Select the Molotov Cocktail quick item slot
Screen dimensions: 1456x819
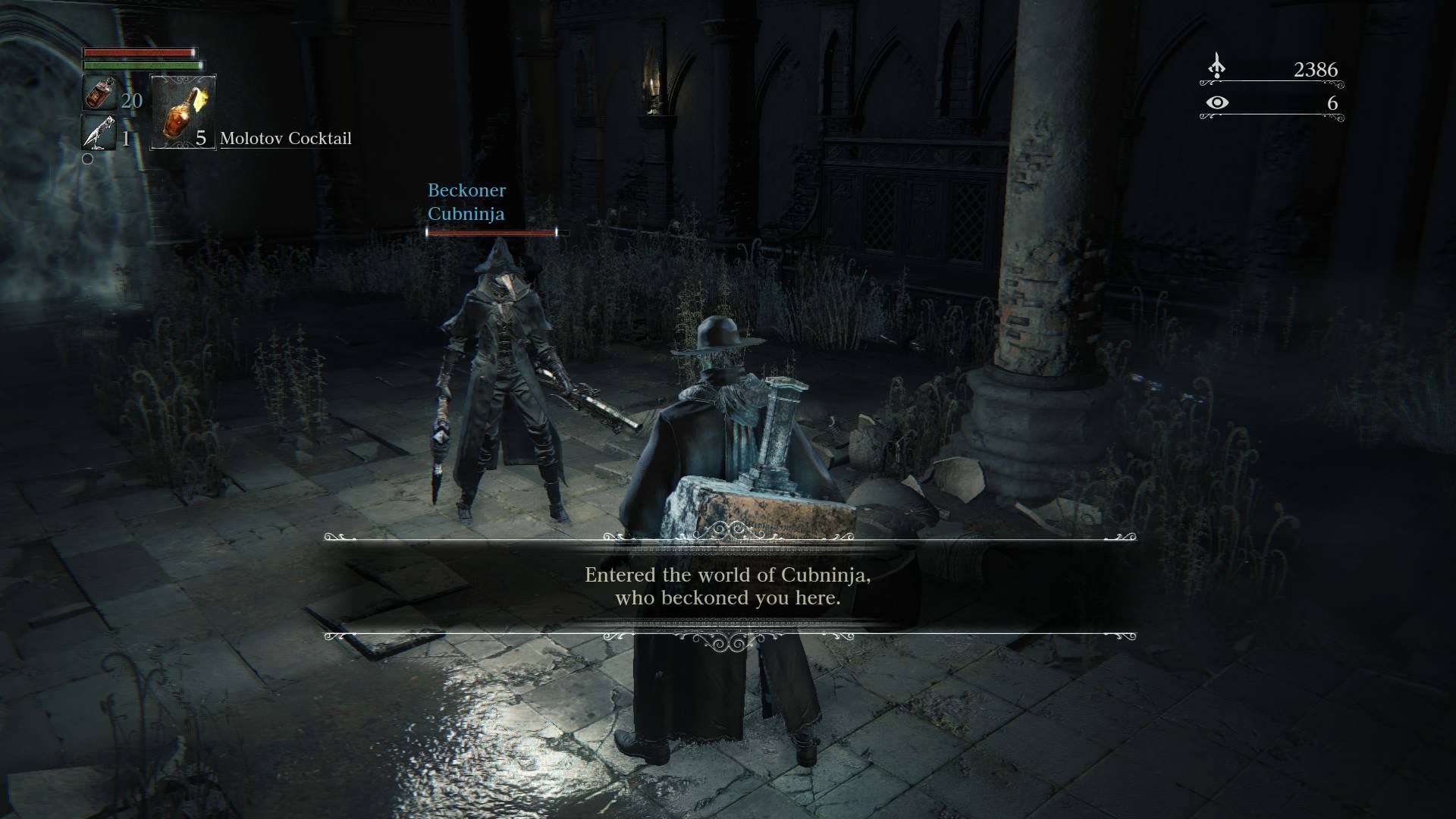[184, 111]
